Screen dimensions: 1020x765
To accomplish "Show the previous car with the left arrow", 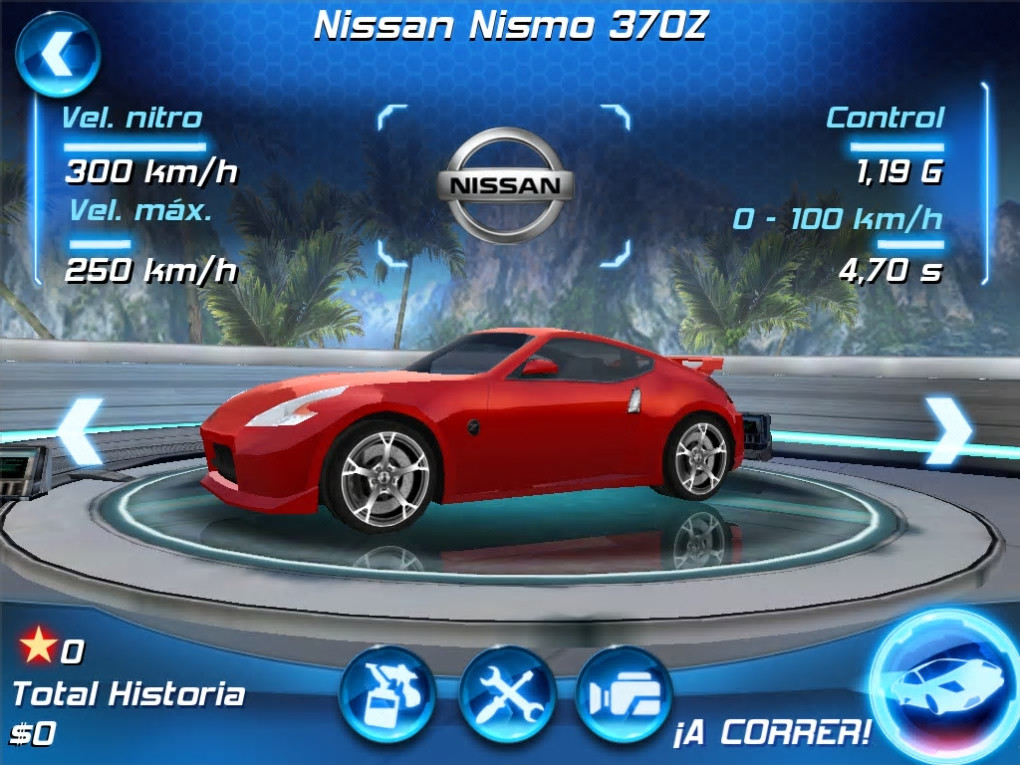I will 80,431.
